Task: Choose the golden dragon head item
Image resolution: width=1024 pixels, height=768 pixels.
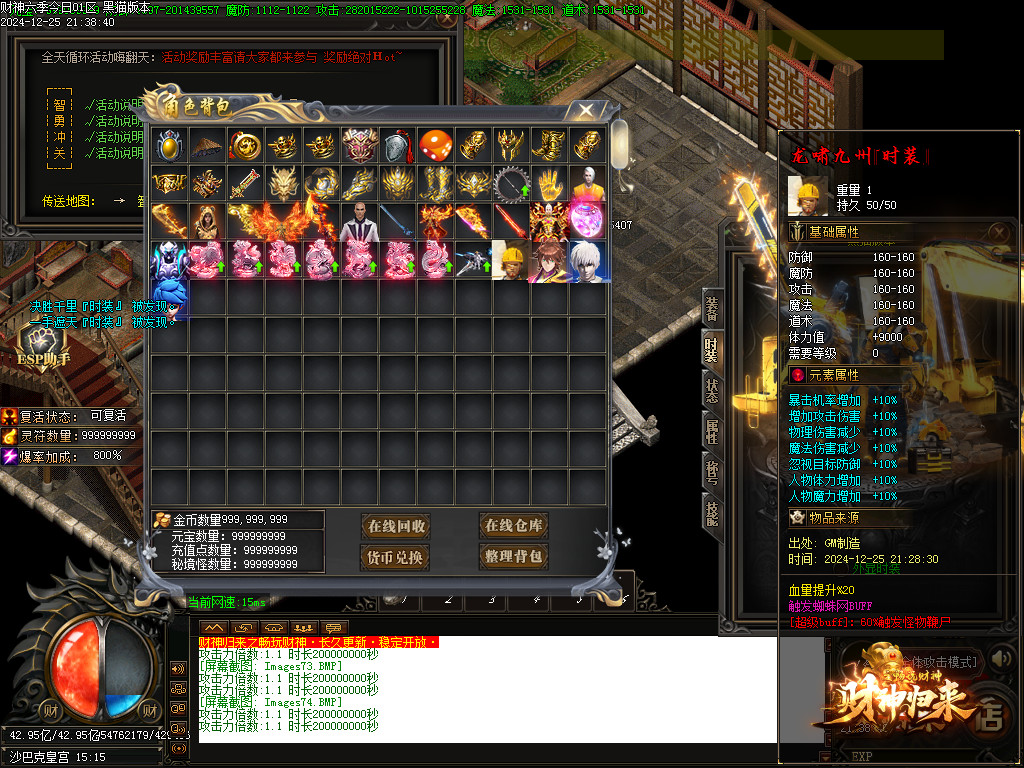Action: tap(284, 184)
